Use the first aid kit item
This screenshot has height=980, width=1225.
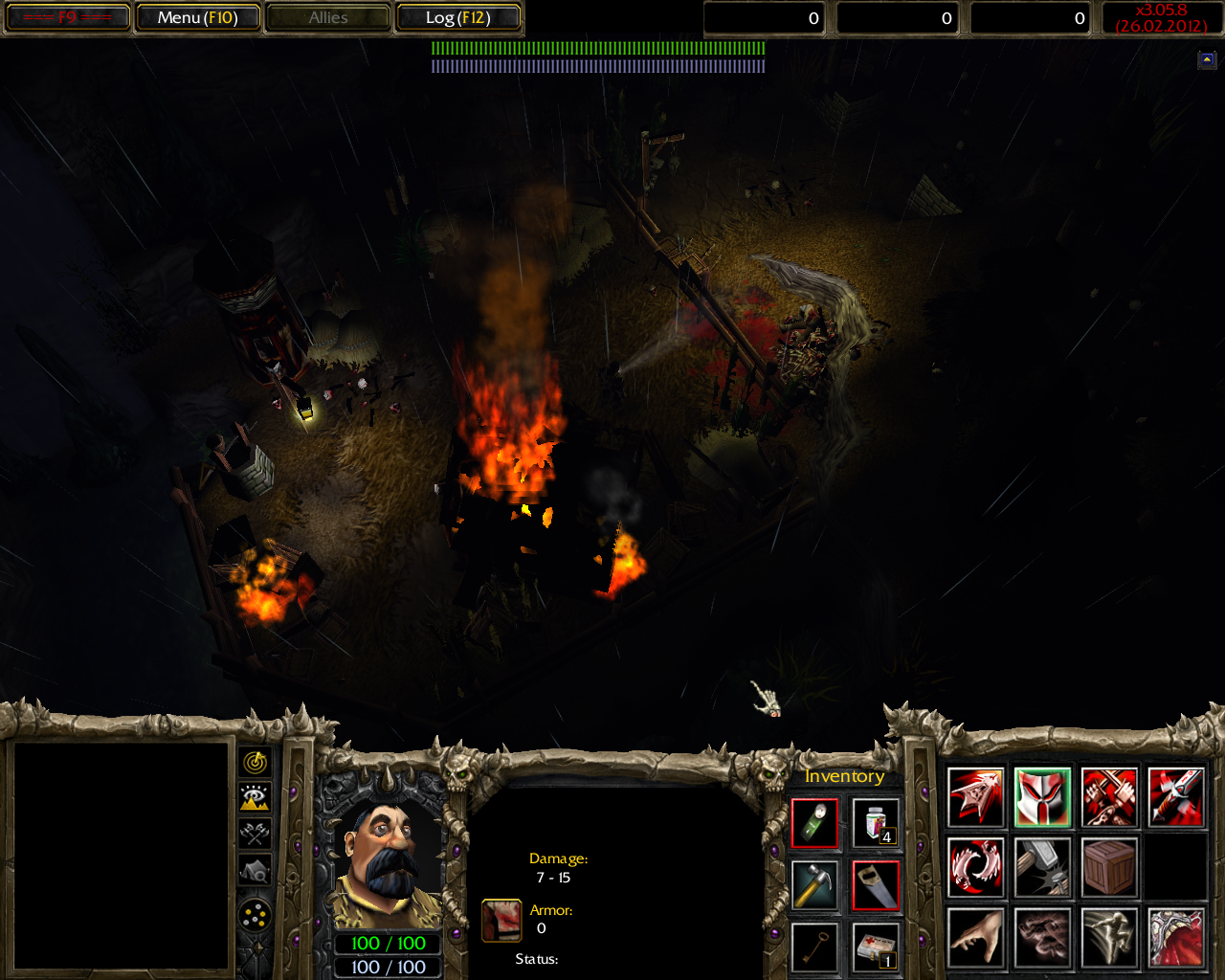click(876, 947)
